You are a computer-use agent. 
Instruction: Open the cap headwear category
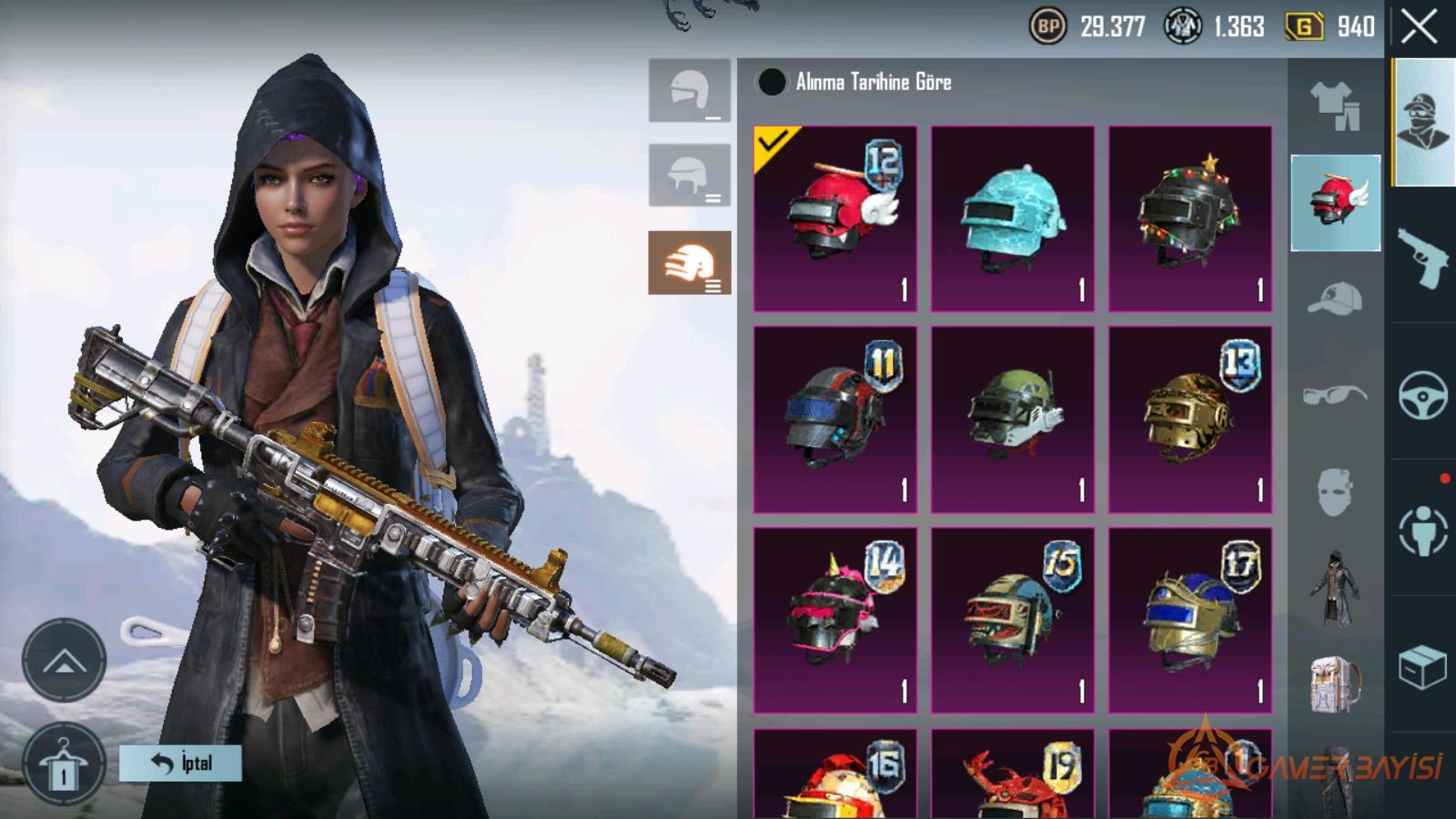(1335, 298)
